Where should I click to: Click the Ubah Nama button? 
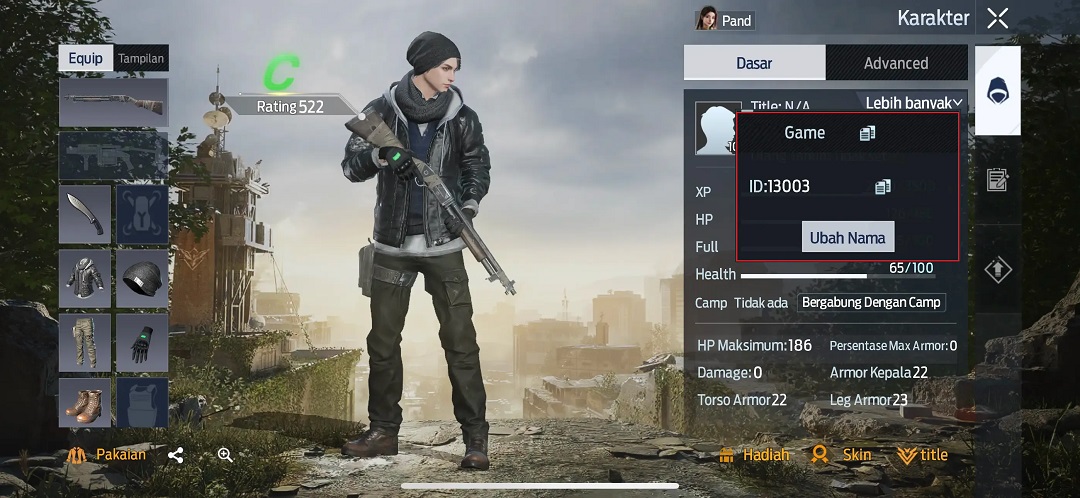coord(847,238)
